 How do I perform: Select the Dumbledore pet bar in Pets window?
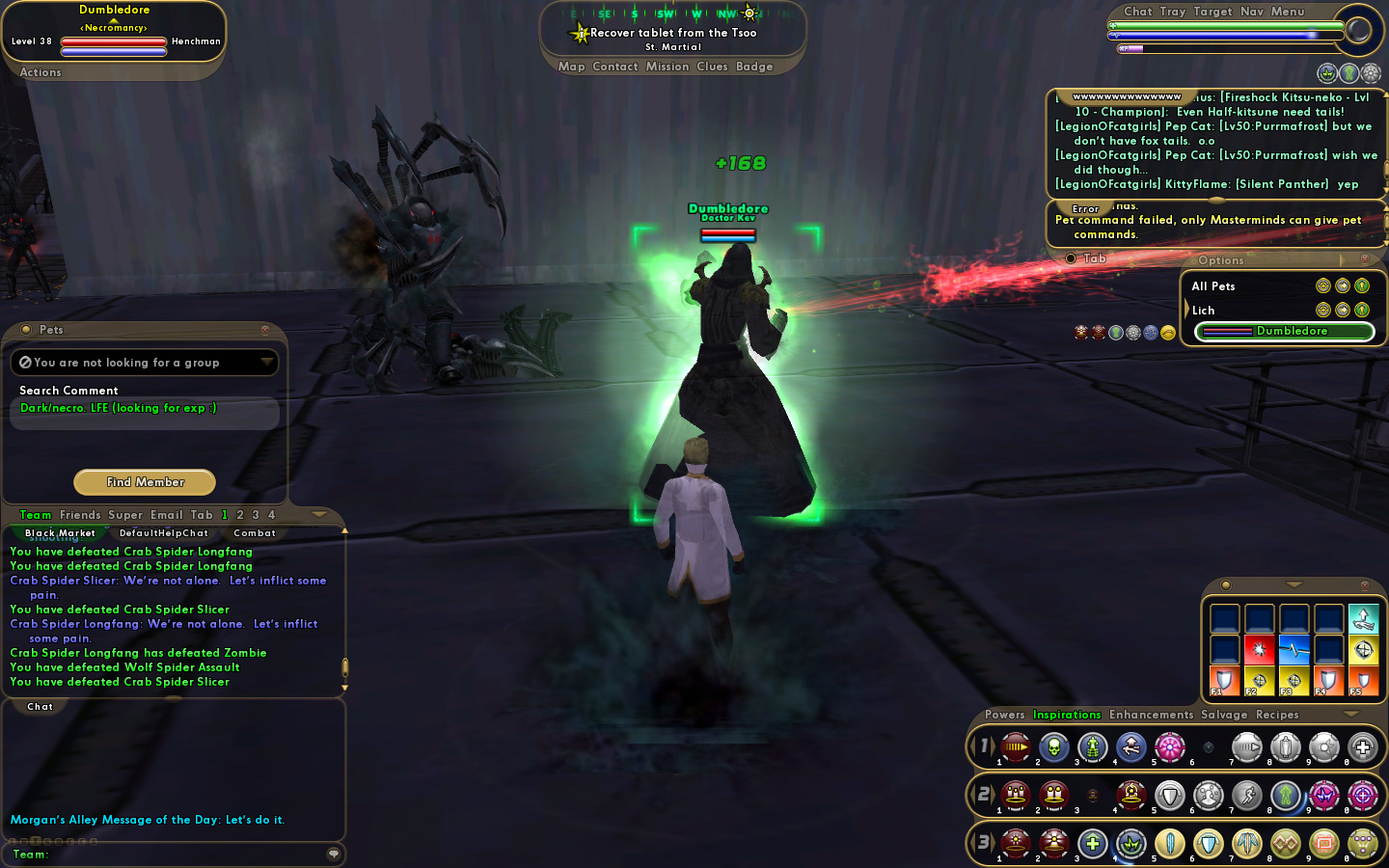tap(1284, 332)
